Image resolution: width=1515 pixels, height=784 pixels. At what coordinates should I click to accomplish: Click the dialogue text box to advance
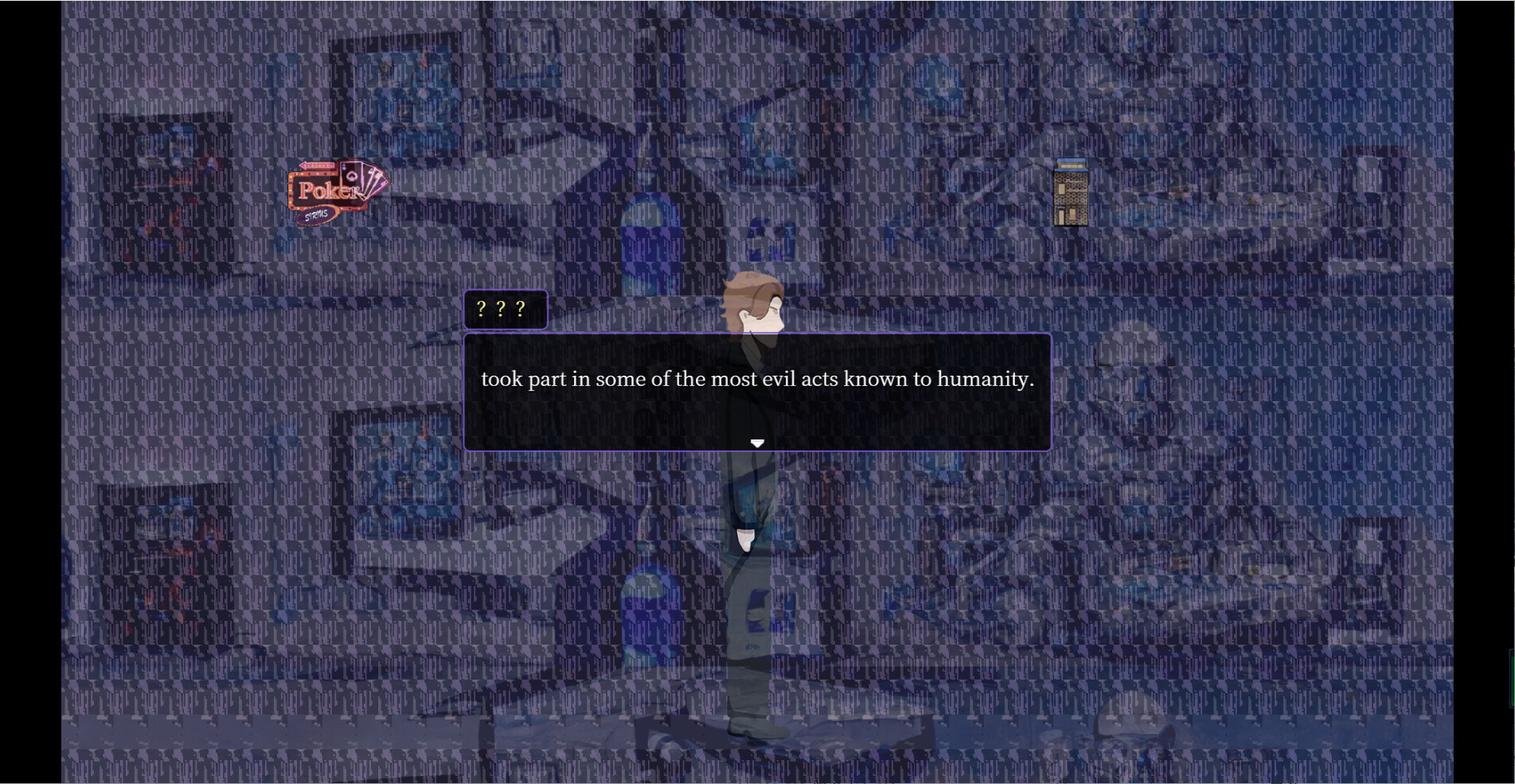756,390
